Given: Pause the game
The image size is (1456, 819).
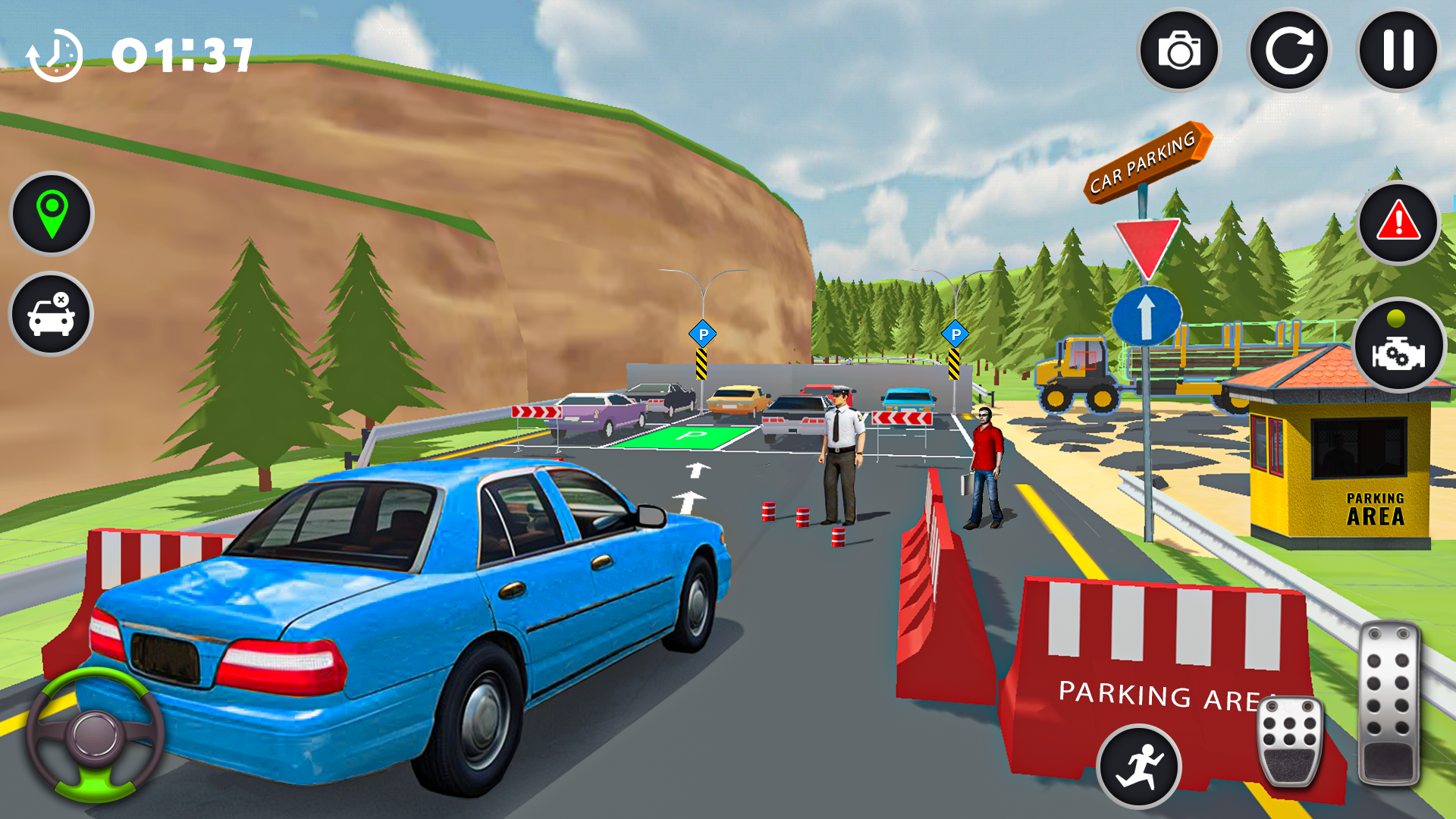Looking at the screenshot, I should (x=1398, y=51).
